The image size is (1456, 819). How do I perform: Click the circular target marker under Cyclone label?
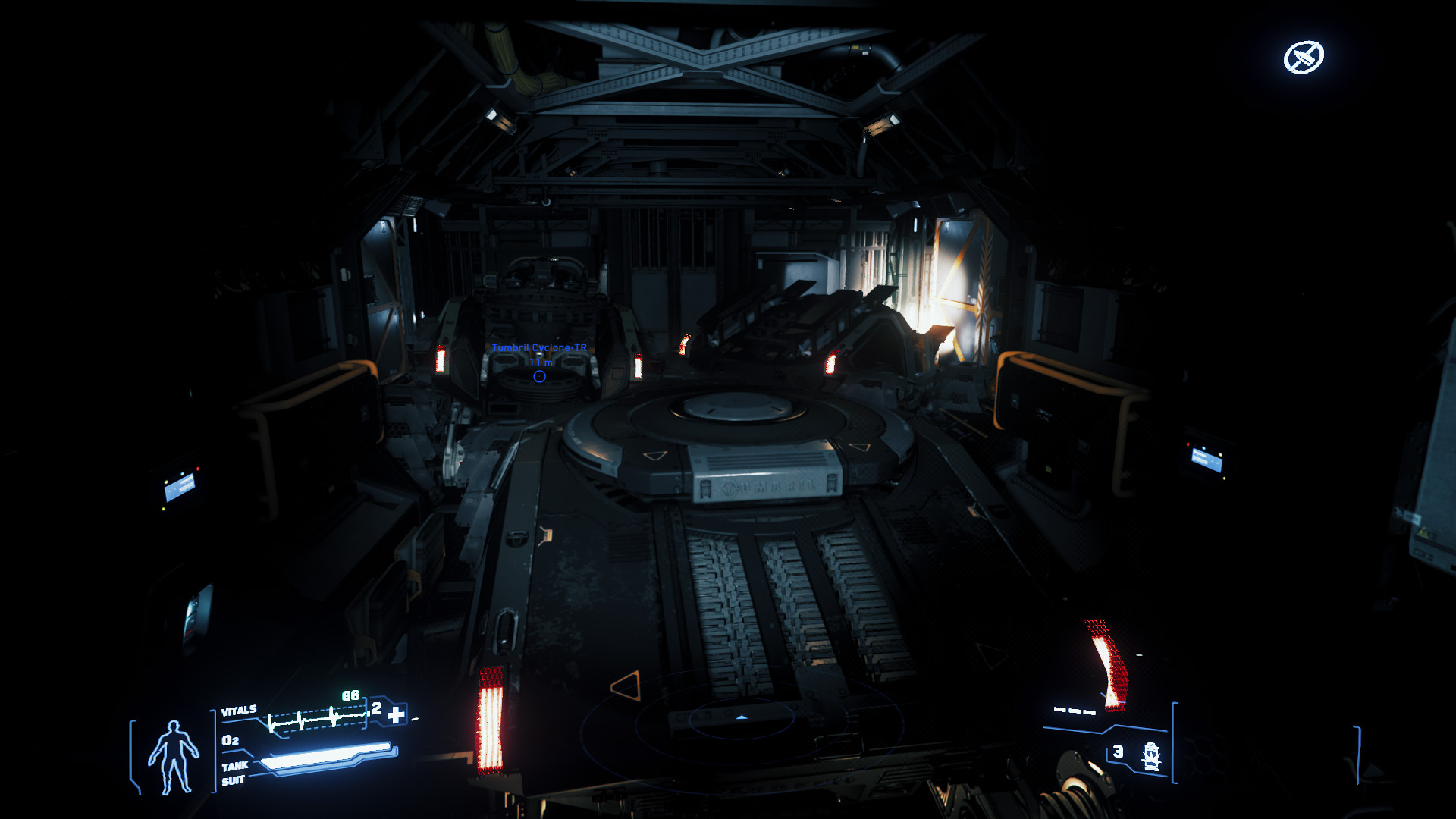click(x=538, y=375)
